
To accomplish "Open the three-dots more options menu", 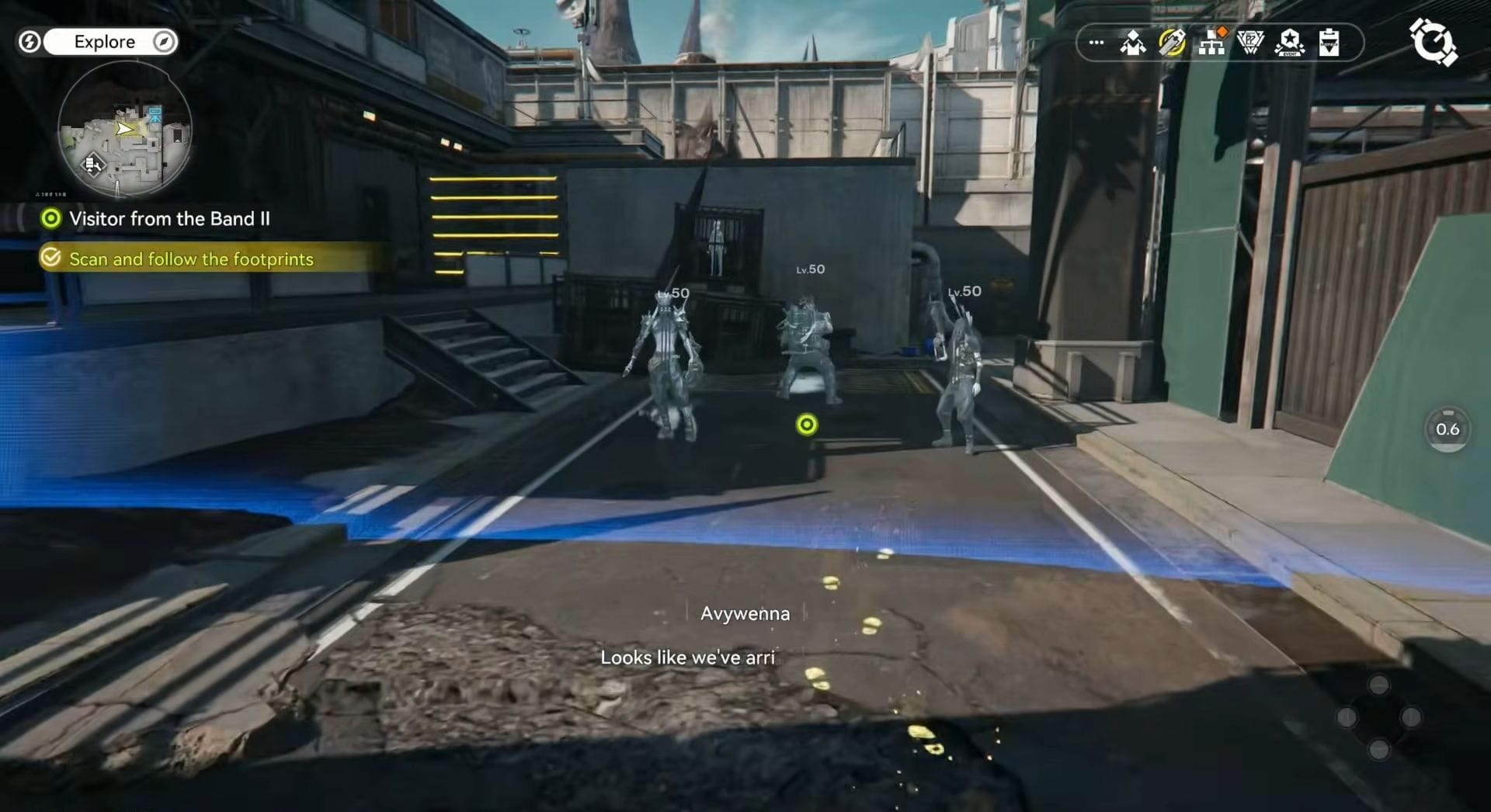I will click(1097, 43).
